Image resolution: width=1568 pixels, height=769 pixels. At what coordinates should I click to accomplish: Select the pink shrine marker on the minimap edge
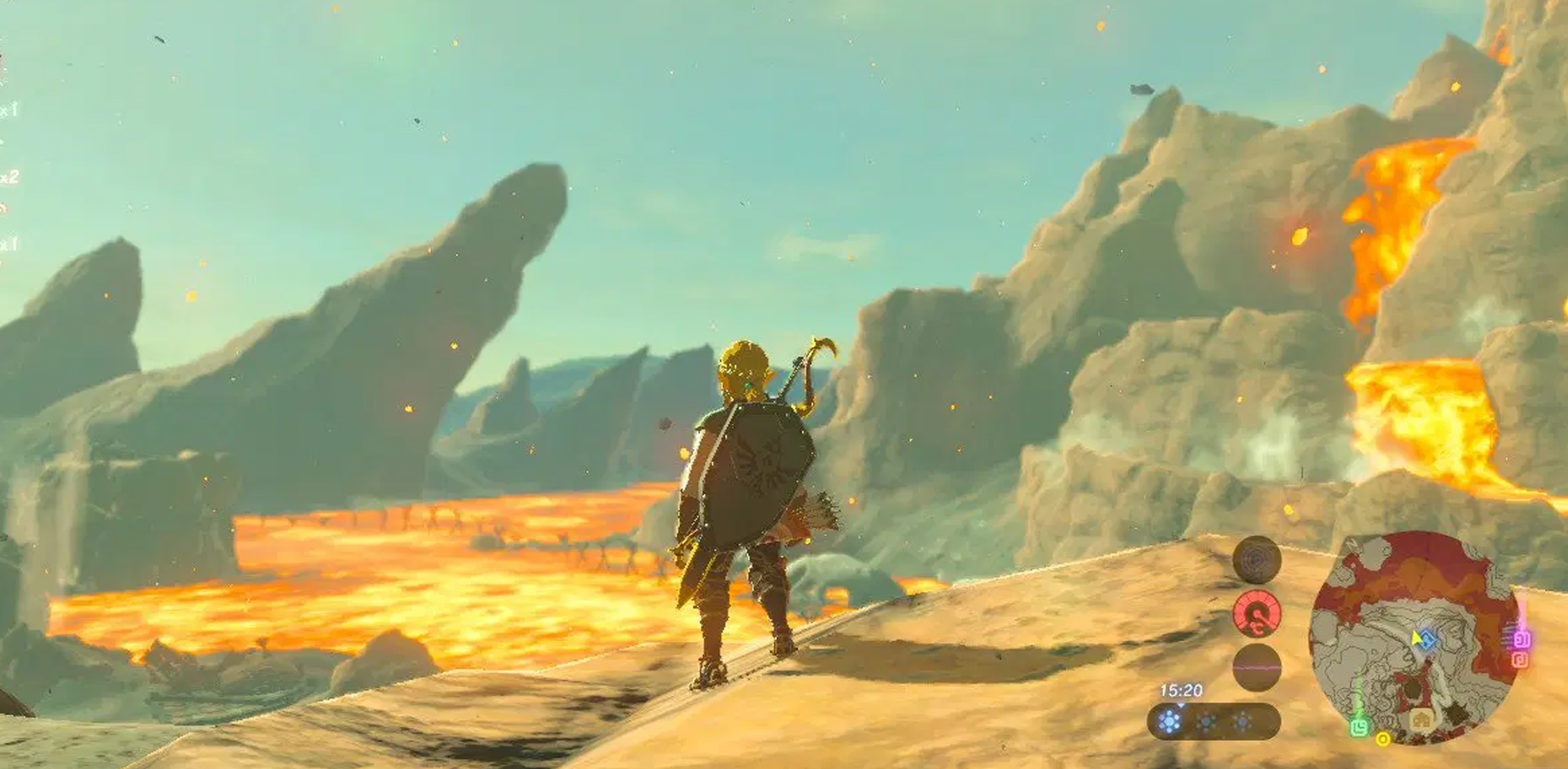pos(1521,640)
